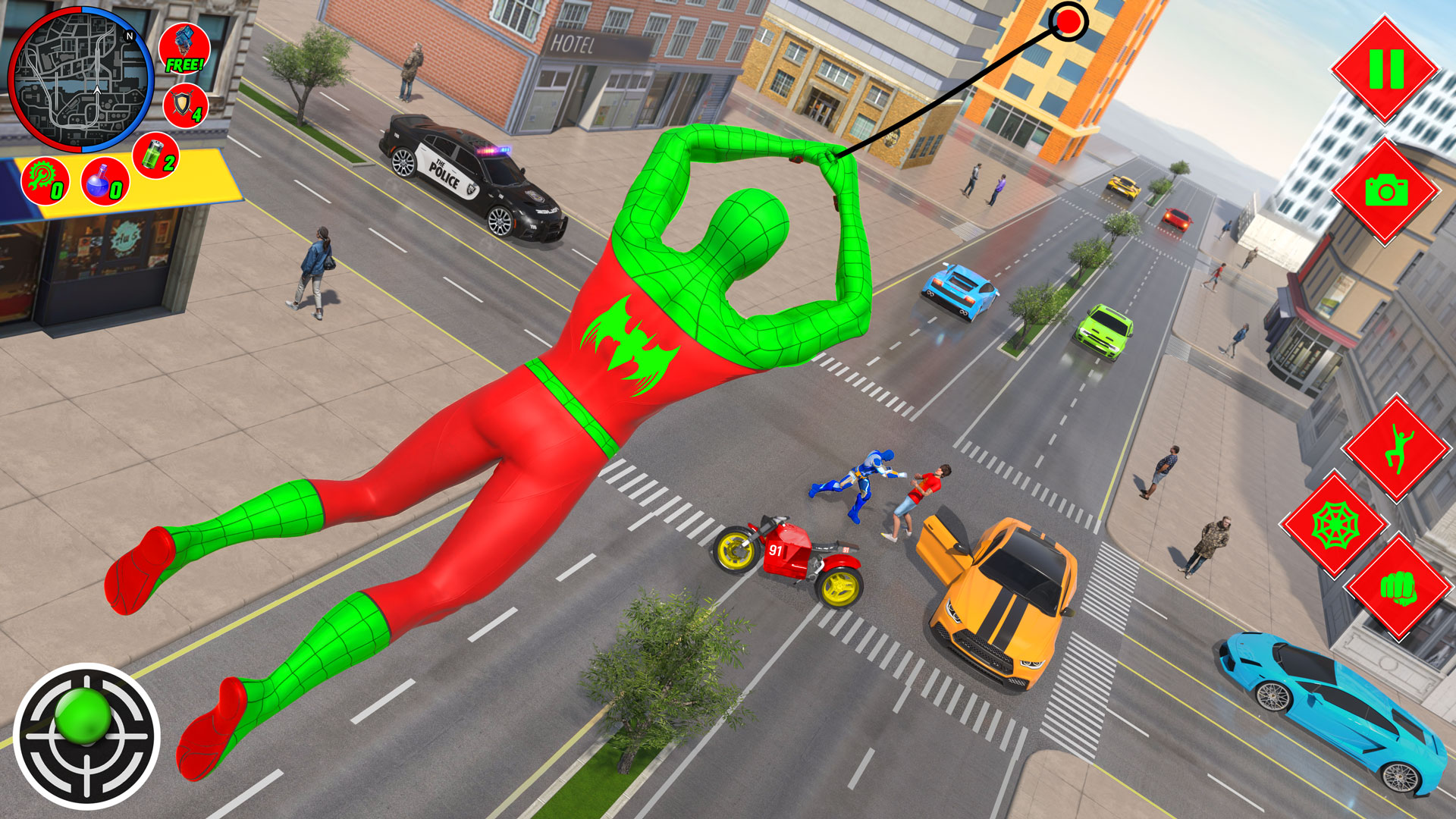1456x819 pixels.
Task: Tap the red grapple target marker
Action: point(1068,21)
